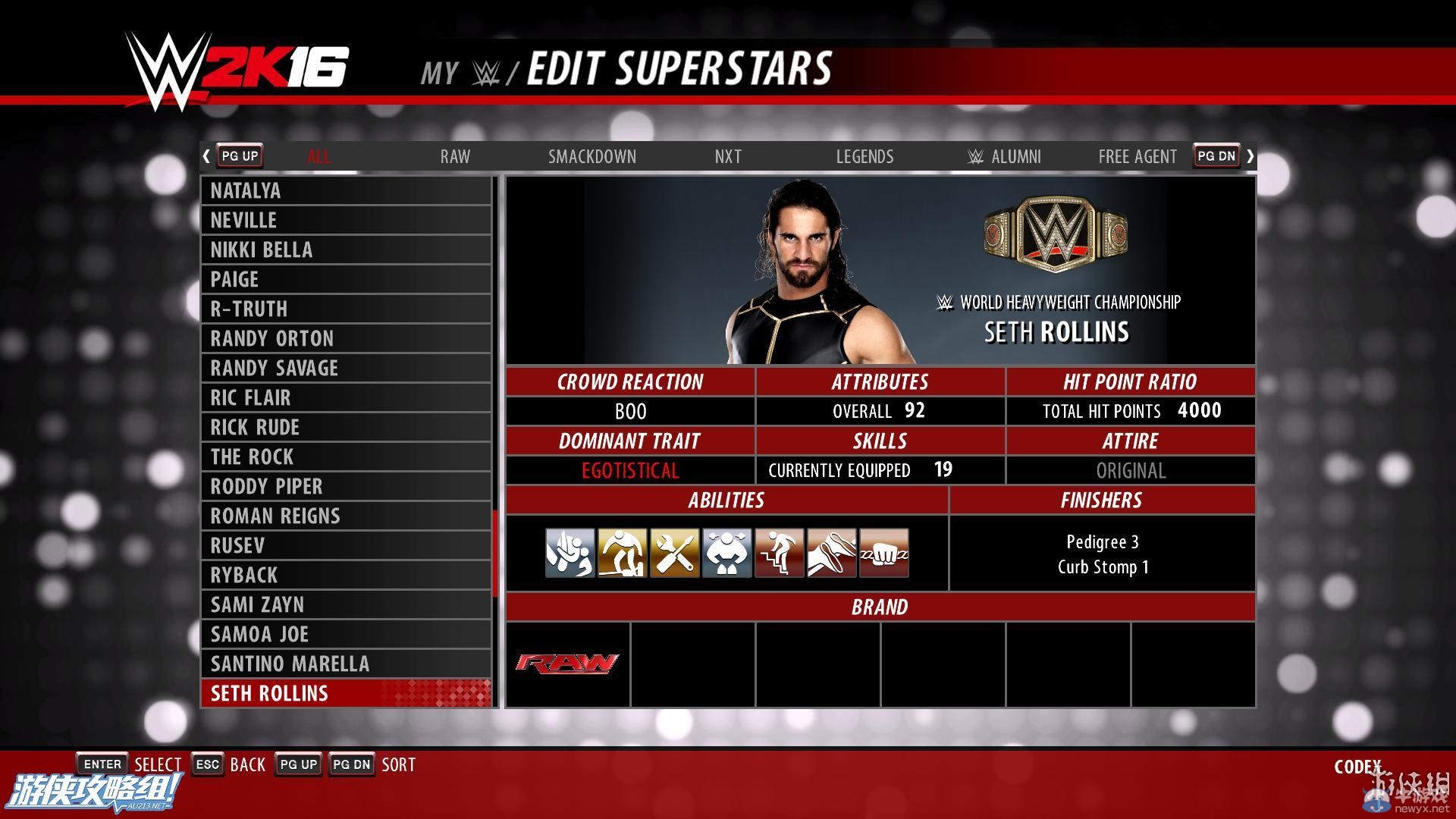
Task: Click the stair-climbing ability icon
Action: (779, 552)
